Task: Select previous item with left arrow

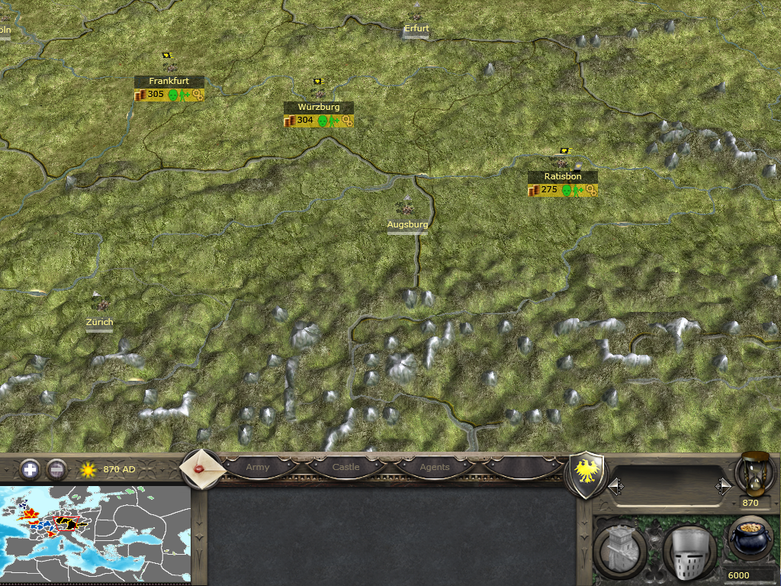Action: point(616,485)
